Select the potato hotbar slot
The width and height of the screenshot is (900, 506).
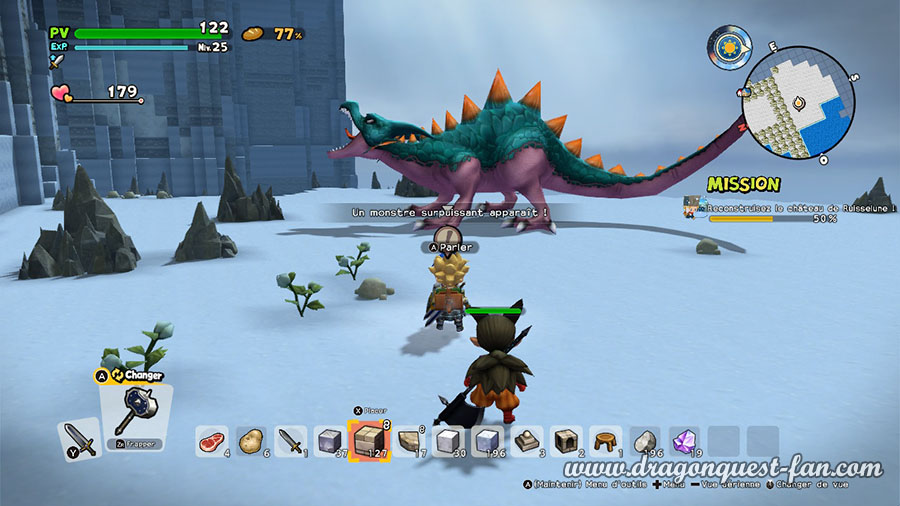pyautogui.click(x=249, y=439)
